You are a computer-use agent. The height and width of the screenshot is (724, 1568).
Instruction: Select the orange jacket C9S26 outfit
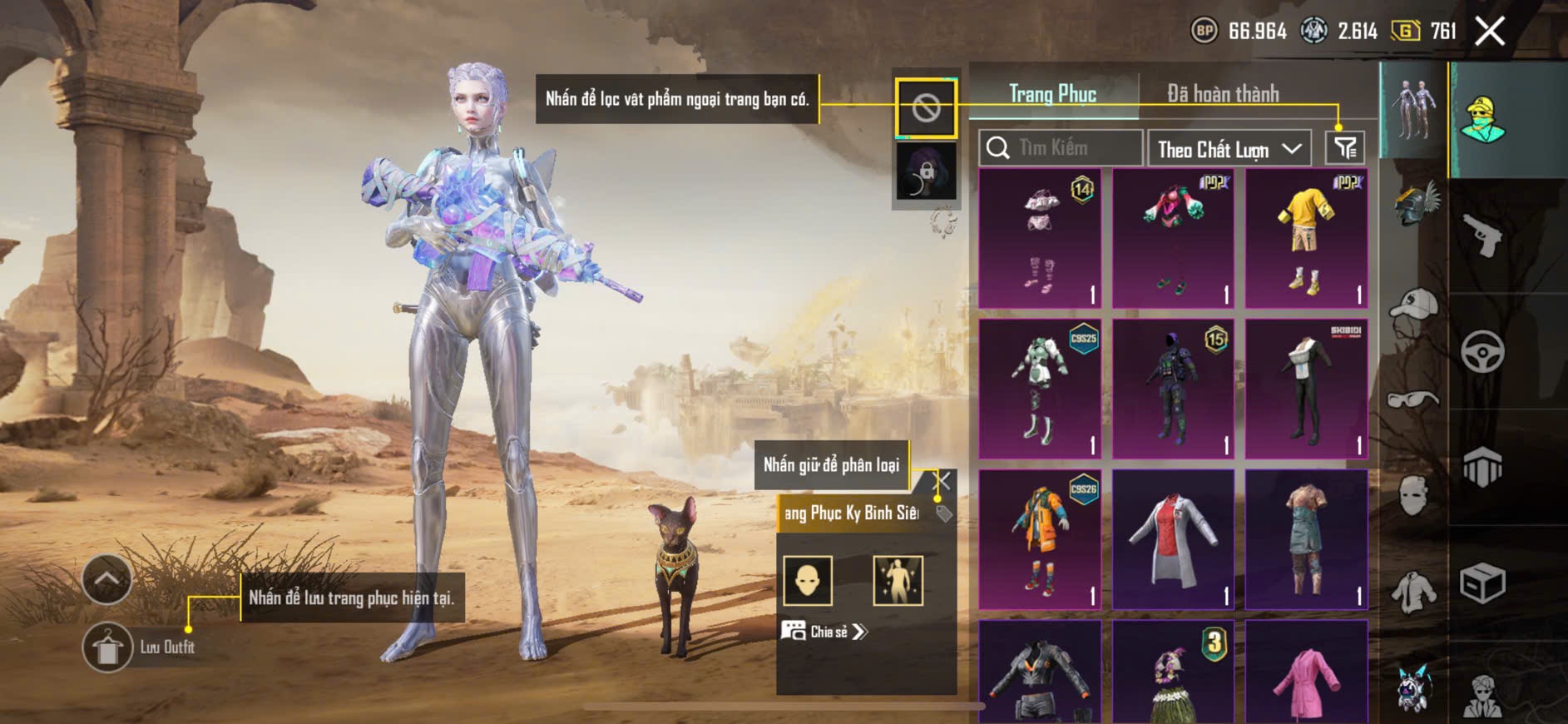pyautogui.click(x=1040, y=539)
